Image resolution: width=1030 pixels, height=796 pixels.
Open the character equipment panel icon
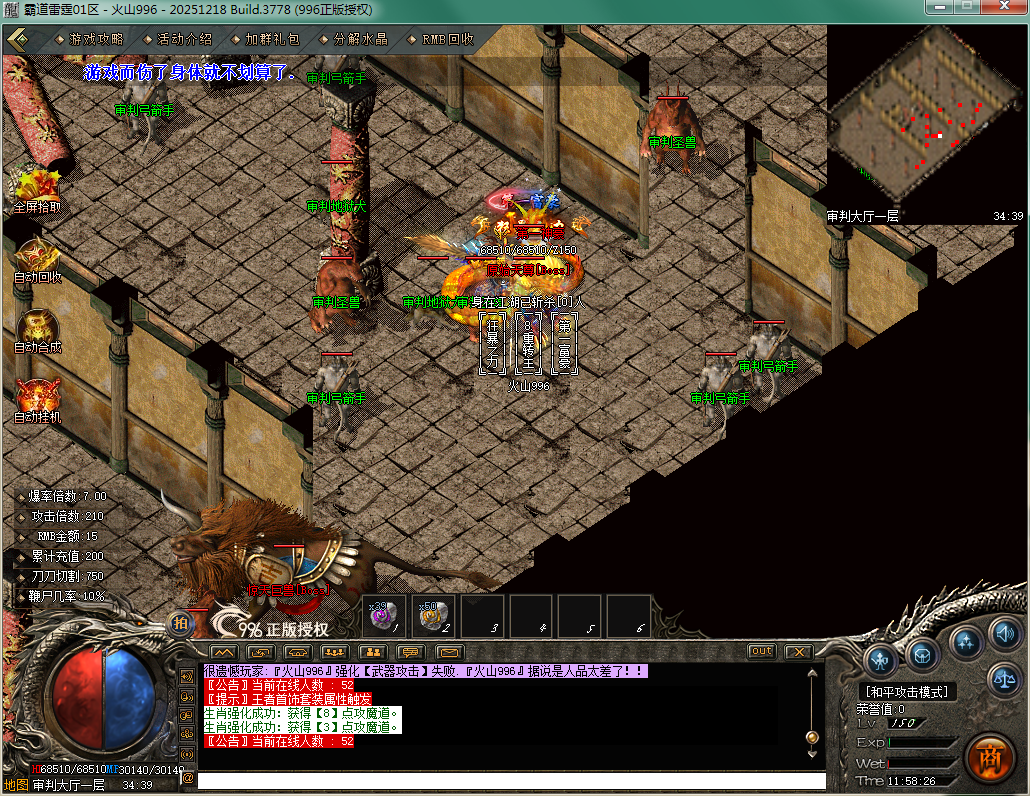click(881, 659)
